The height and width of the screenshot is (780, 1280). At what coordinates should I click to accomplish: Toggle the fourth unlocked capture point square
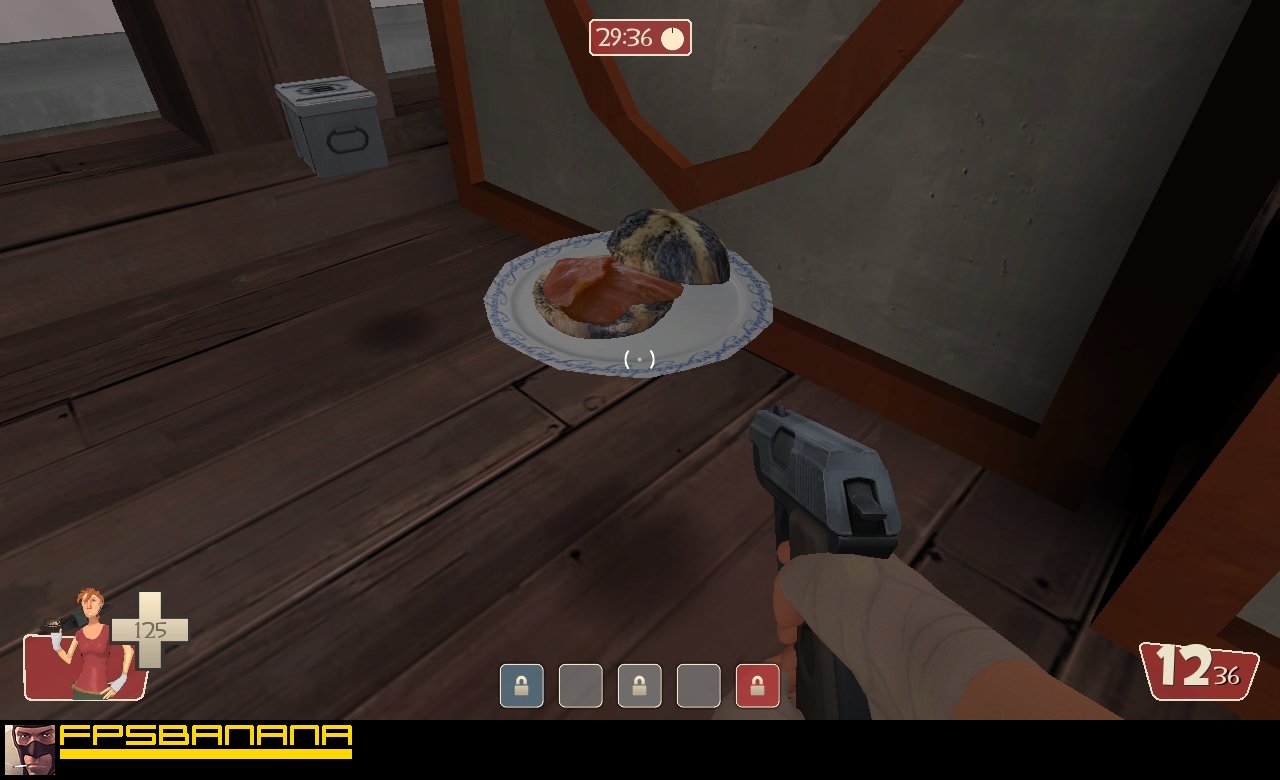[x=698, y=687]
